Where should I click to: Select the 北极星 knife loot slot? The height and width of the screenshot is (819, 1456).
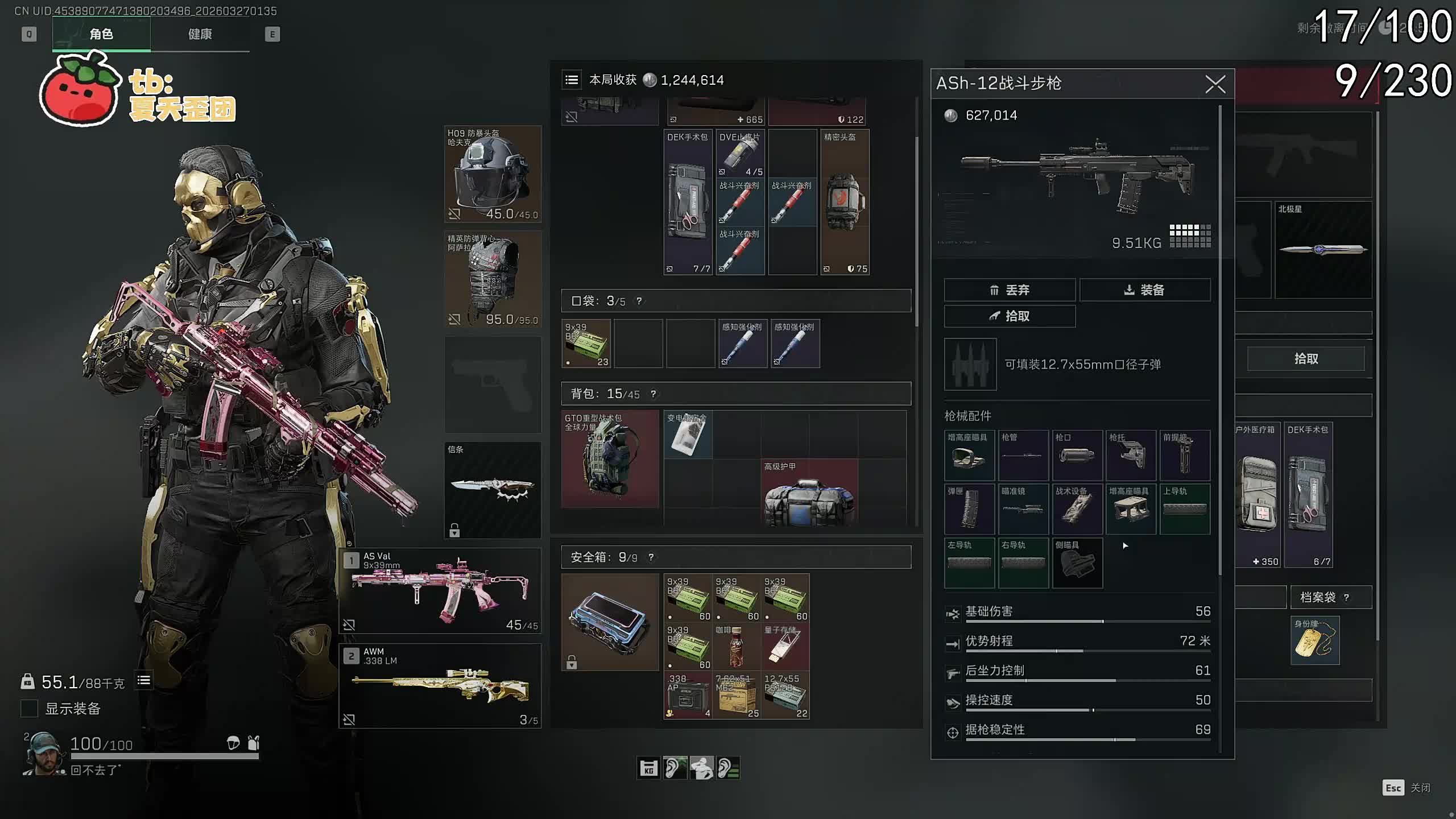1323,250
